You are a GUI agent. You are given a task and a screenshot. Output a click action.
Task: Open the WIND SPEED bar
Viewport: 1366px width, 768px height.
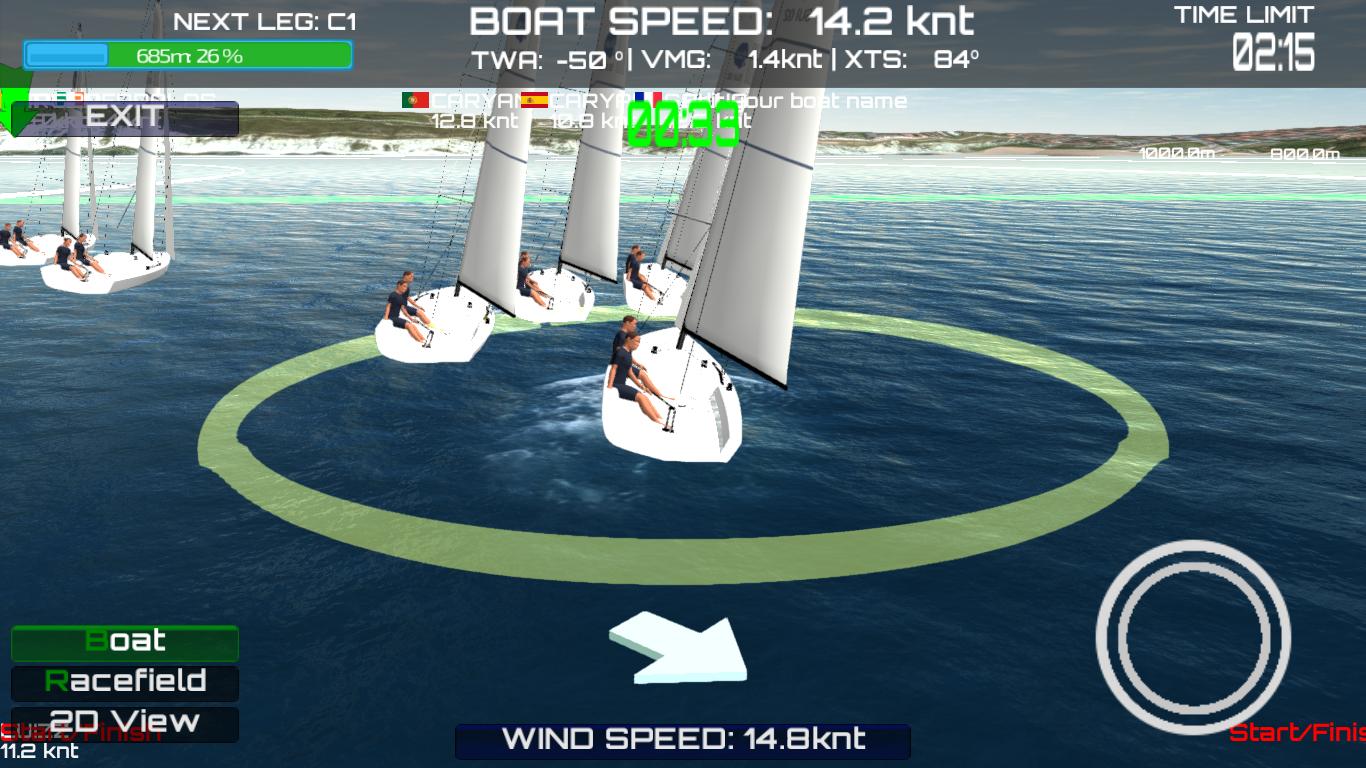(x=683, y=740)
